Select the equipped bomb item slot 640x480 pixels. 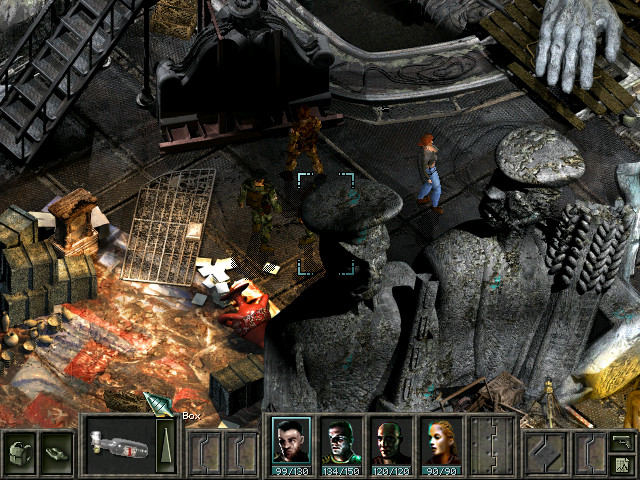click(x=120, y=442)
